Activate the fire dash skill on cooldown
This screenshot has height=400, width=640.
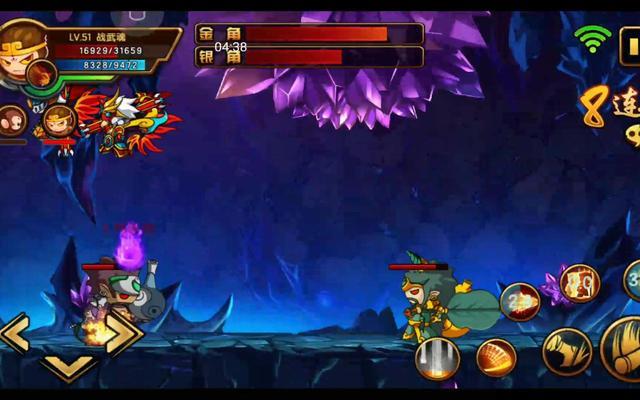pos(519,301)
